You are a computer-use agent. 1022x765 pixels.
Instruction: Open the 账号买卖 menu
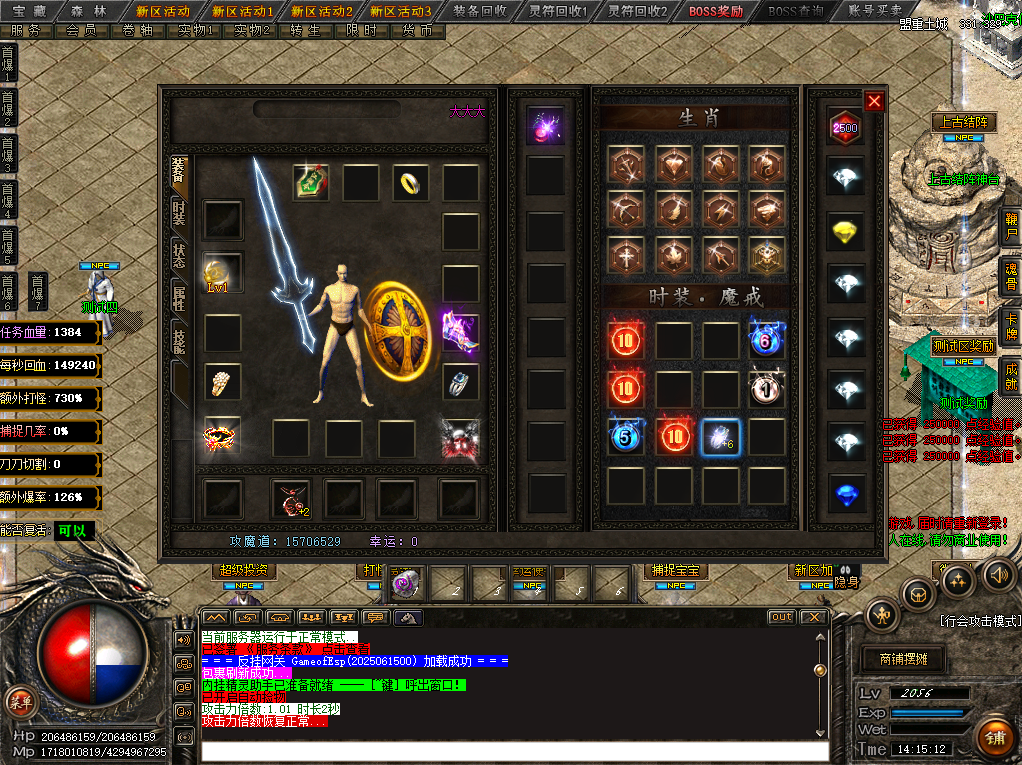[873, 11]
